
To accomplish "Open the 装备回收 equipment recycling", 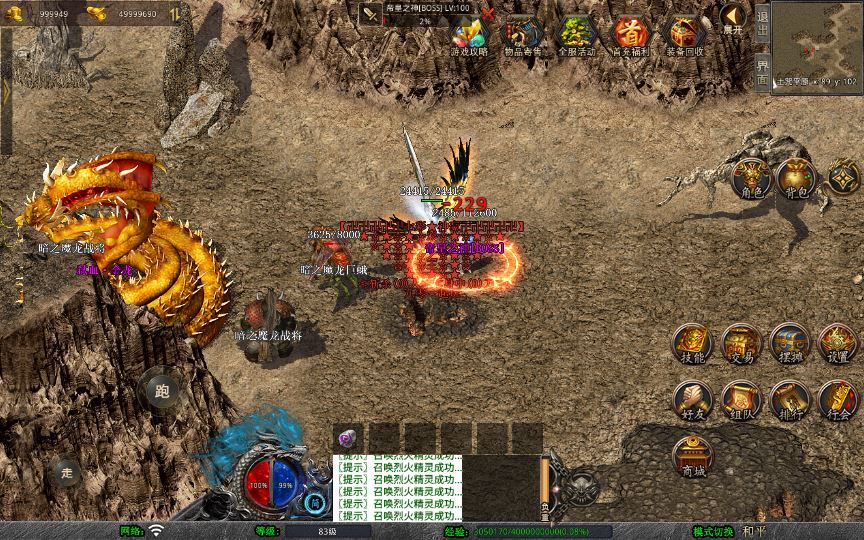I will point(685,34).
